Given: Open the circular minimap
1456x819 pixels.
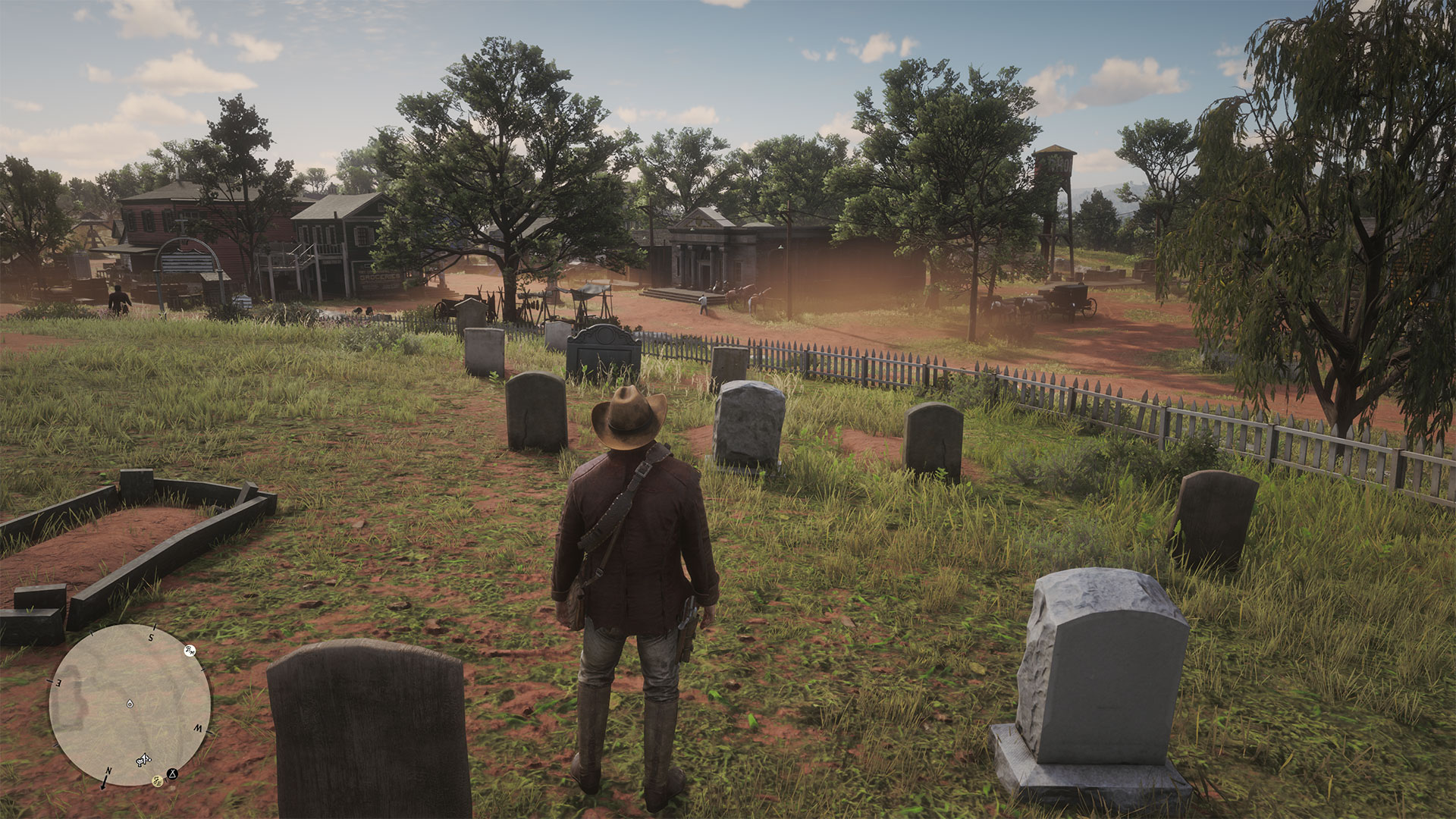Looking at the screenshot, I should tap(130, 705).
